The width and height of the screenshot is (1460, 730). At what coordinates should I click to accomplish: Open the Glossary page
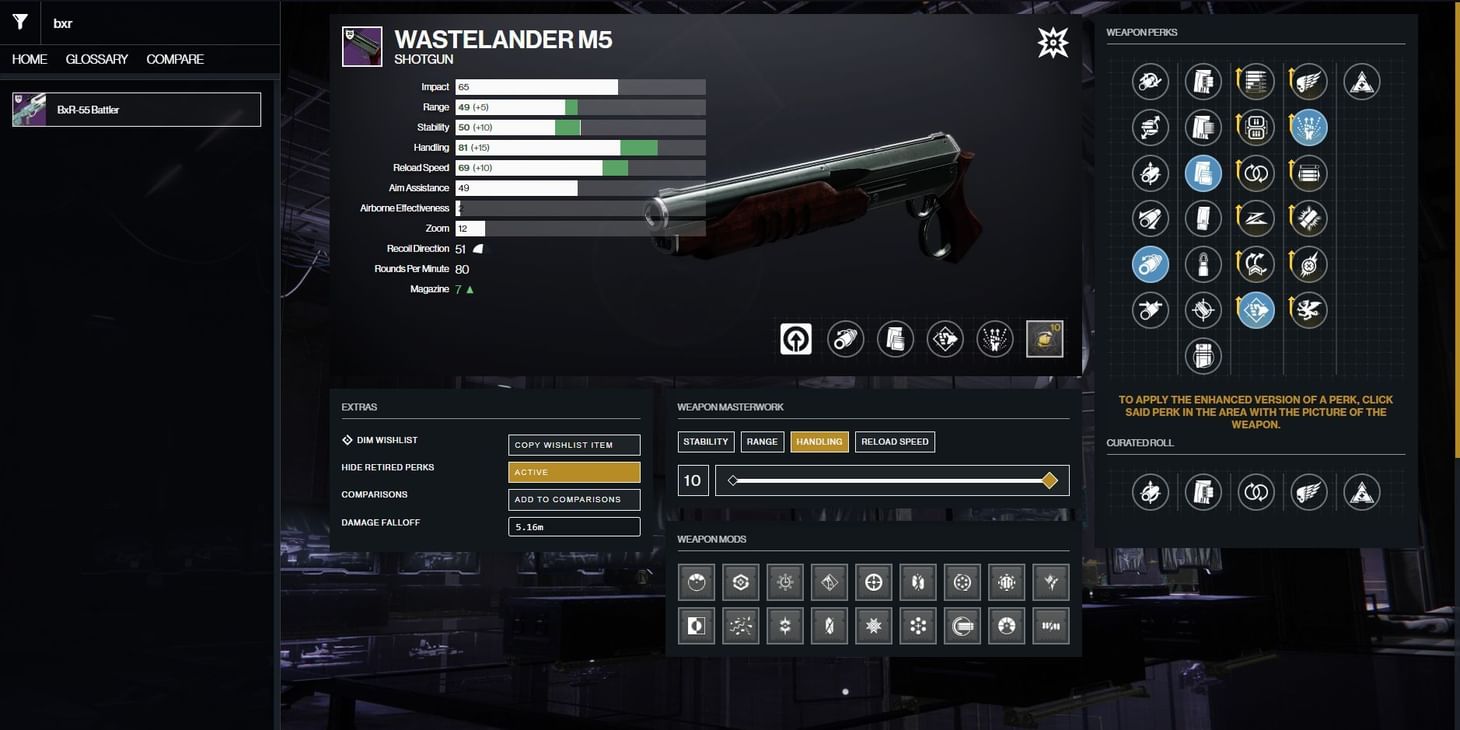point(95,59)
